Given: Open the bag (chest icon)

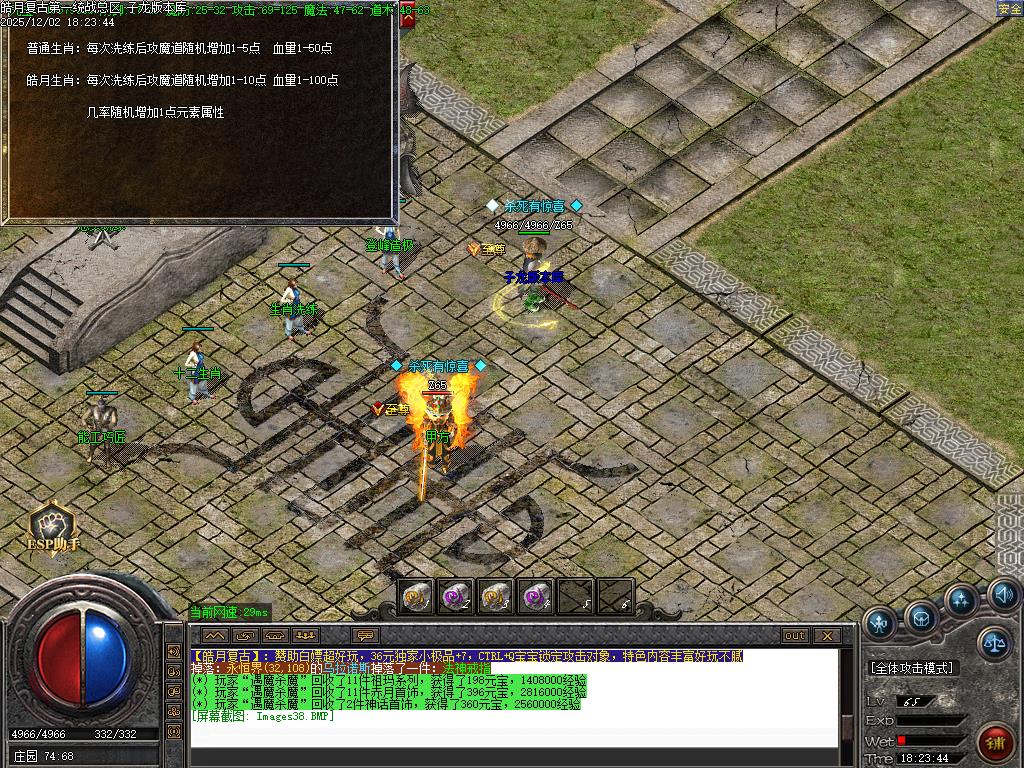Looking at the screenshot, I should (921, 617).
